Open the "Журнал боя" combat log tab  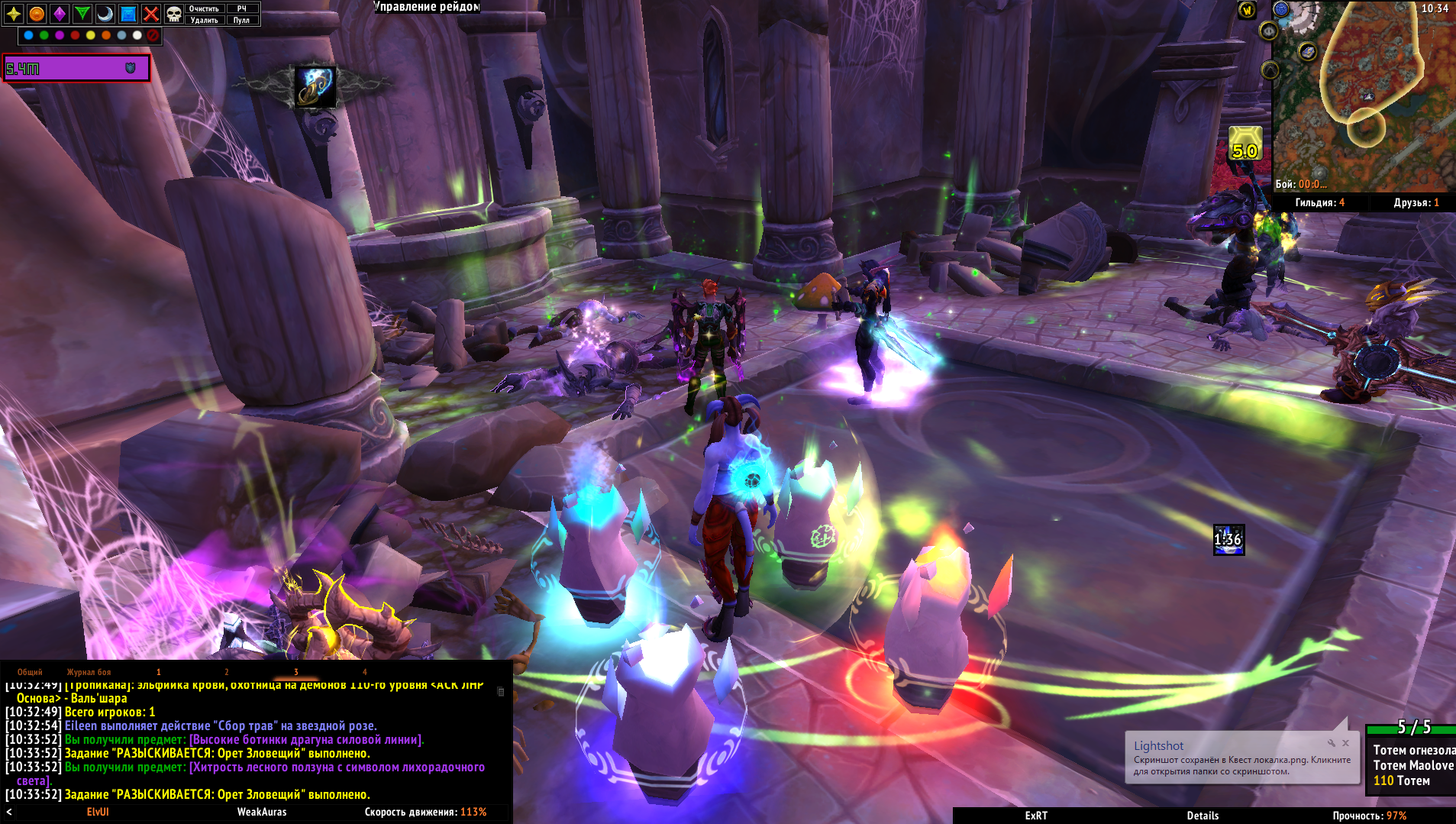point(89,672)
